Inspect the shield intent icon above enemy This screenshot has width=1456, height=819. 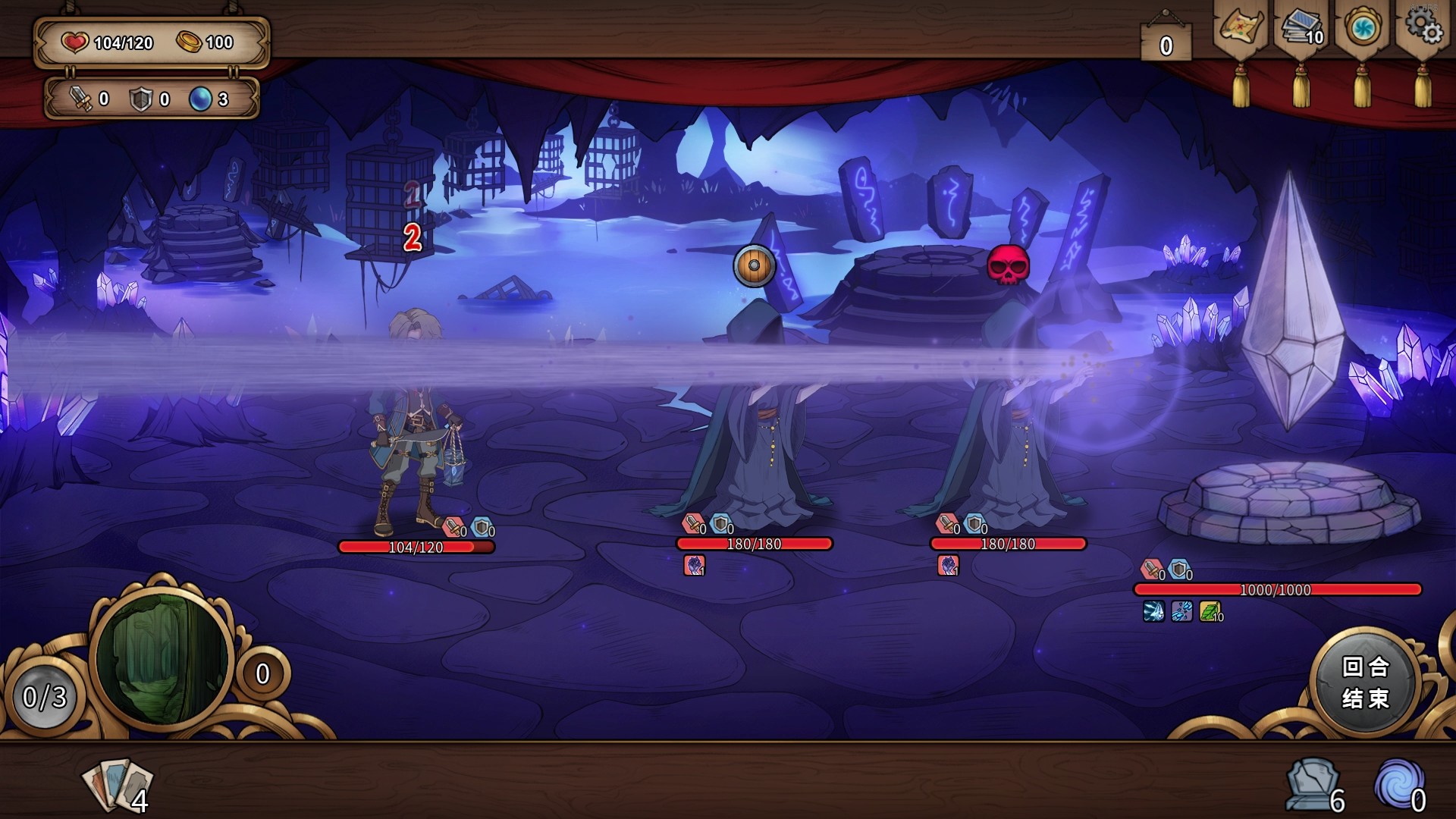754,265
